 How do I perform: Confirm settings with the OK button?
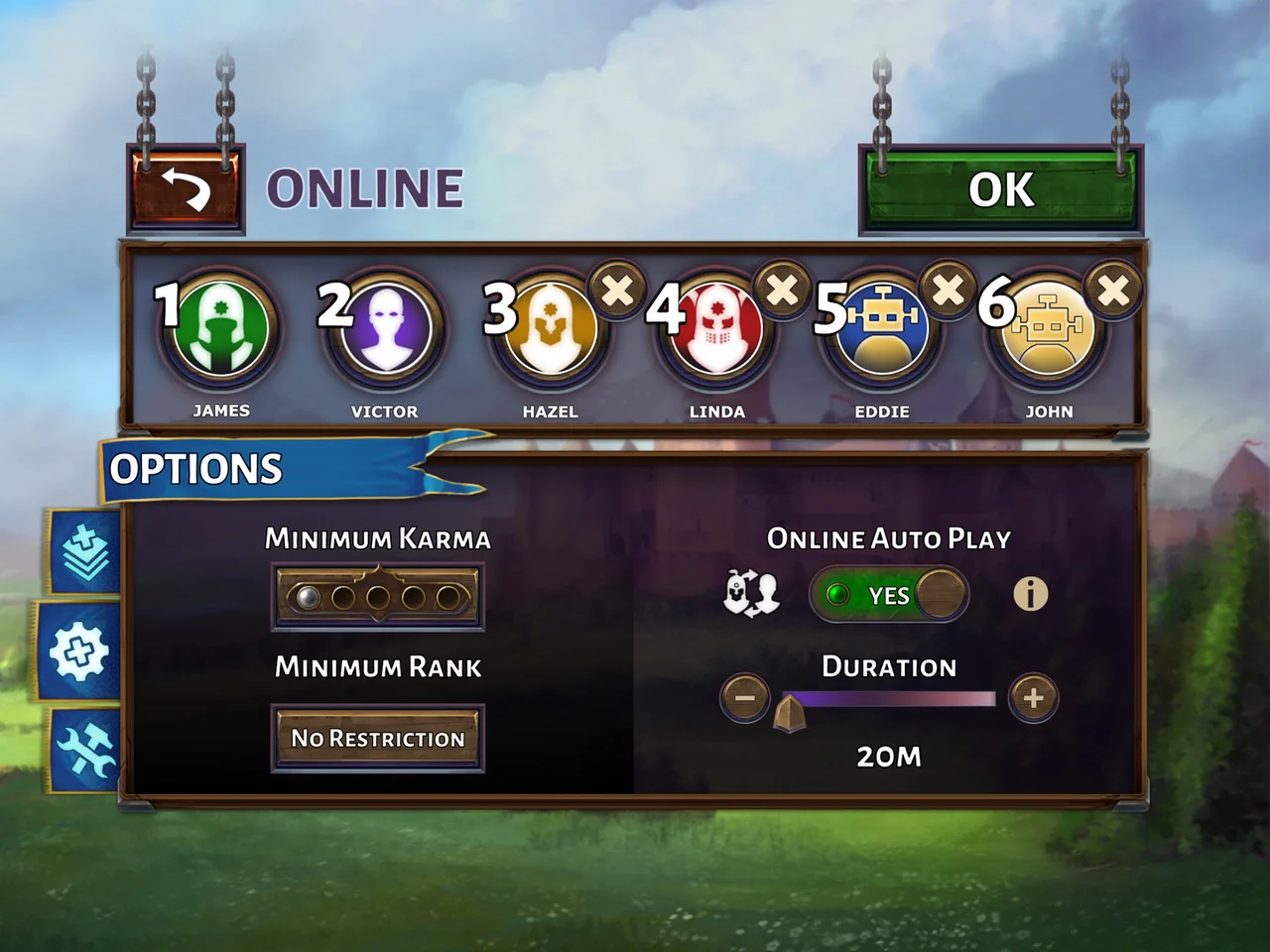1001,190
